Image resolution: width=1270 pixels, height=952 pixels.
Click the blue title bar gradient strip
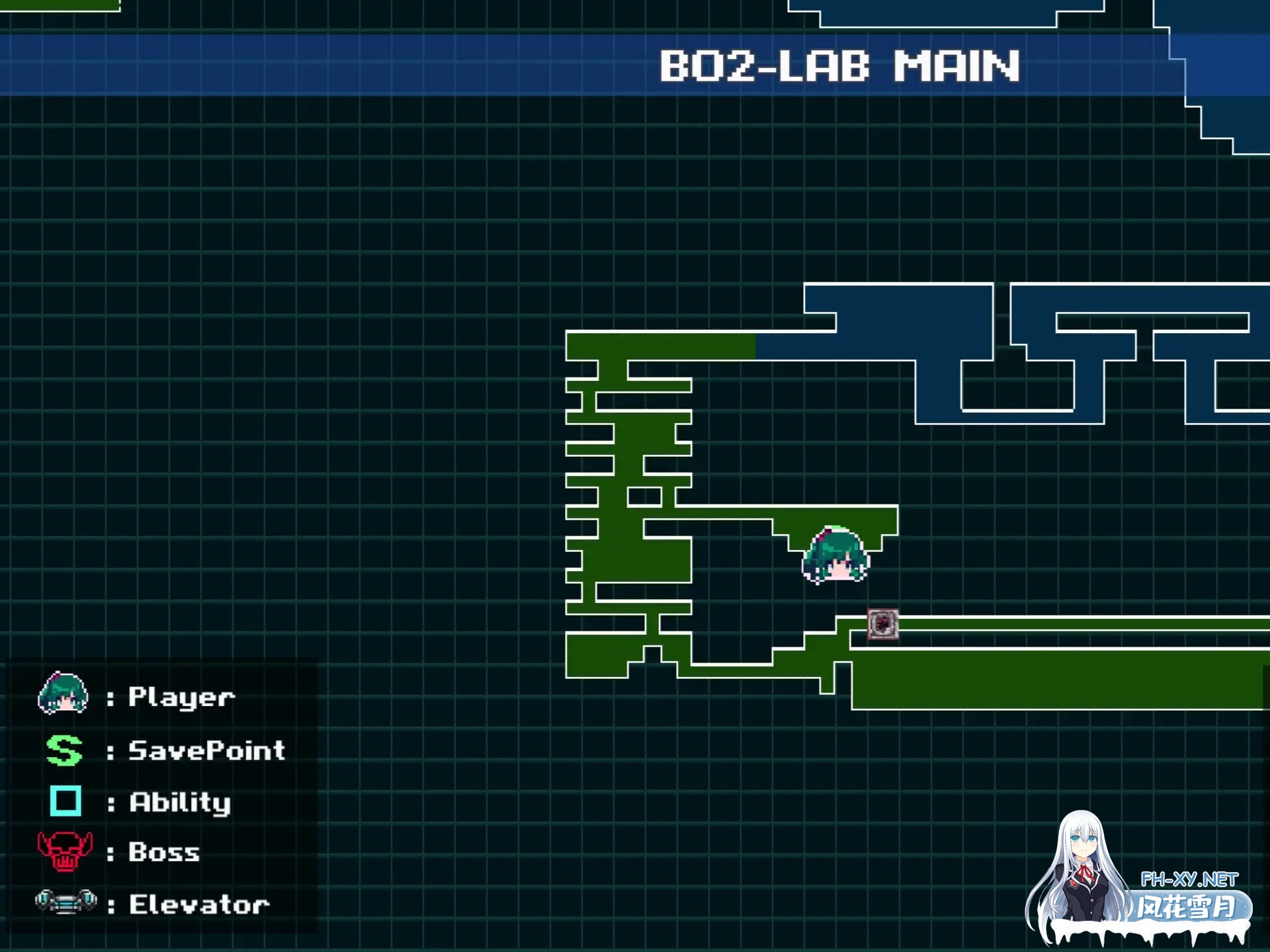[x=397, y=66]
